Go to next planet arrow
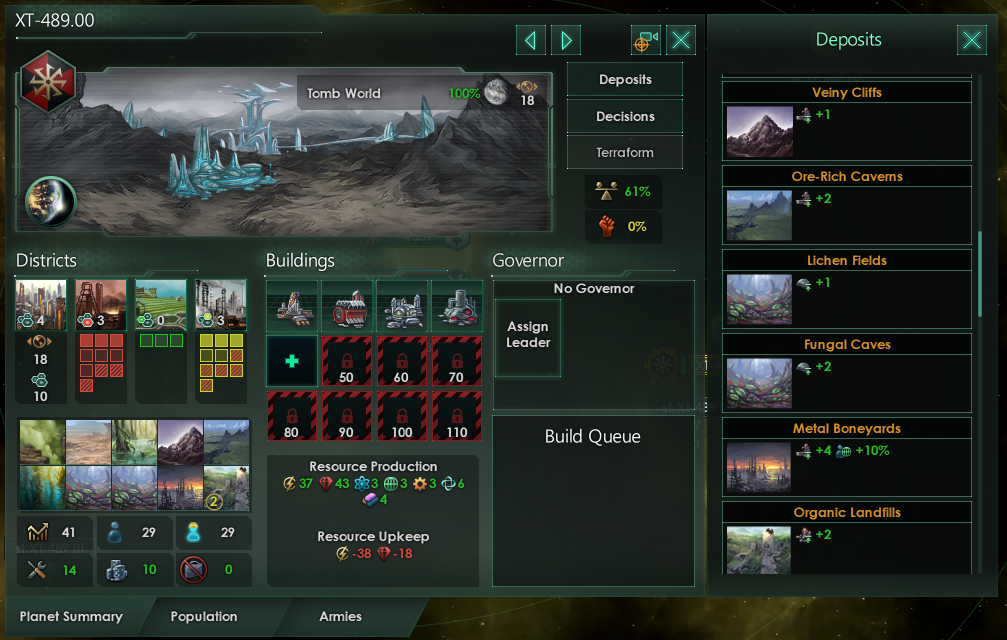1007x640 pixels. pos(566,40)
